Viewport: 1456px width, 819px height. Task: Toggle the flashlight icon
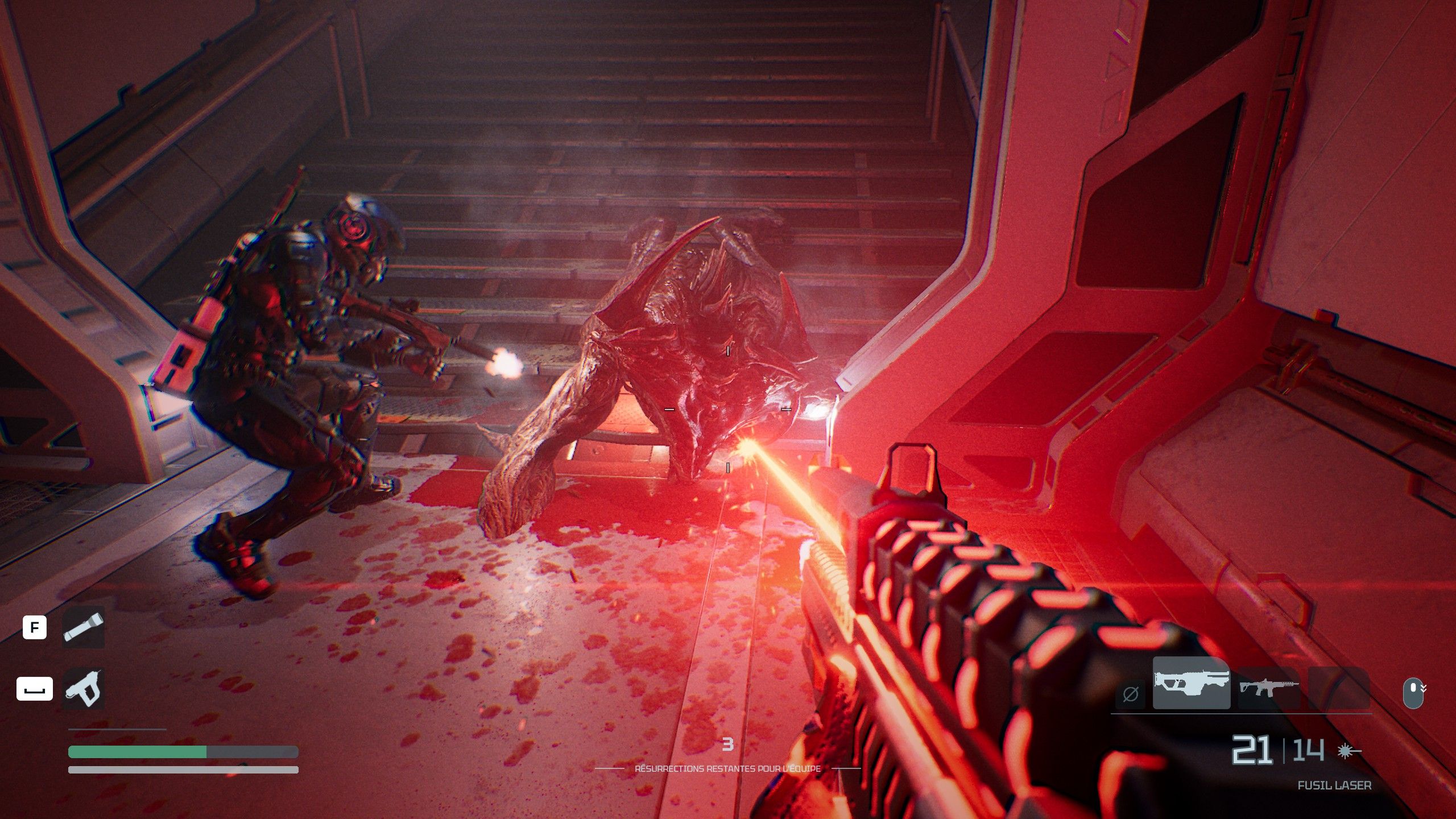[83, 627]
